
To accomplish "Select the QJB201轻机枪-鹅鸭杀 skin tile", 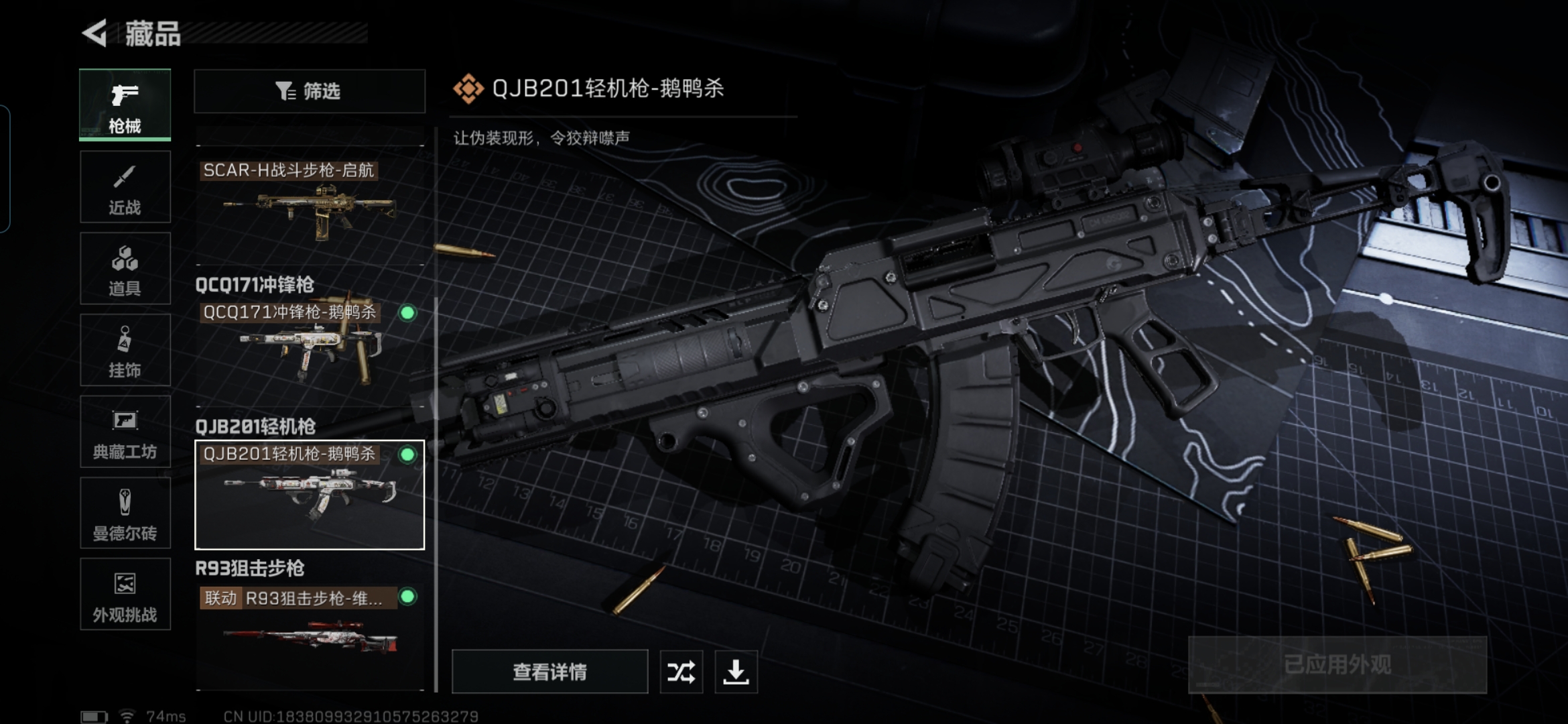I will click(310, 495).
